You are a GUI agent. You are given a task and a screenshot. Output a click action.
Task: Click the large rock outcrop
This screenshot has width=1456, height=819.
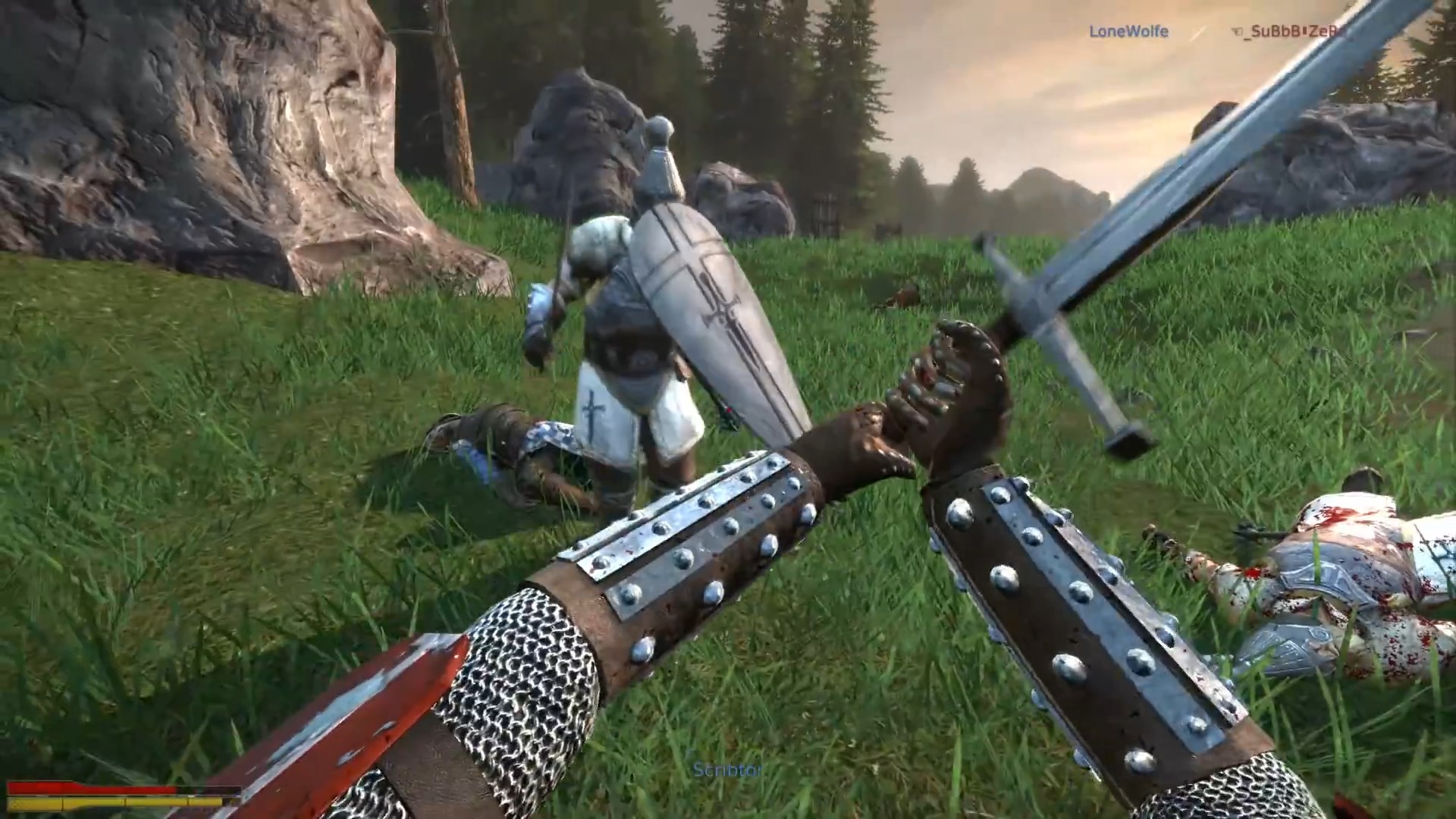(x=212, y=152)
